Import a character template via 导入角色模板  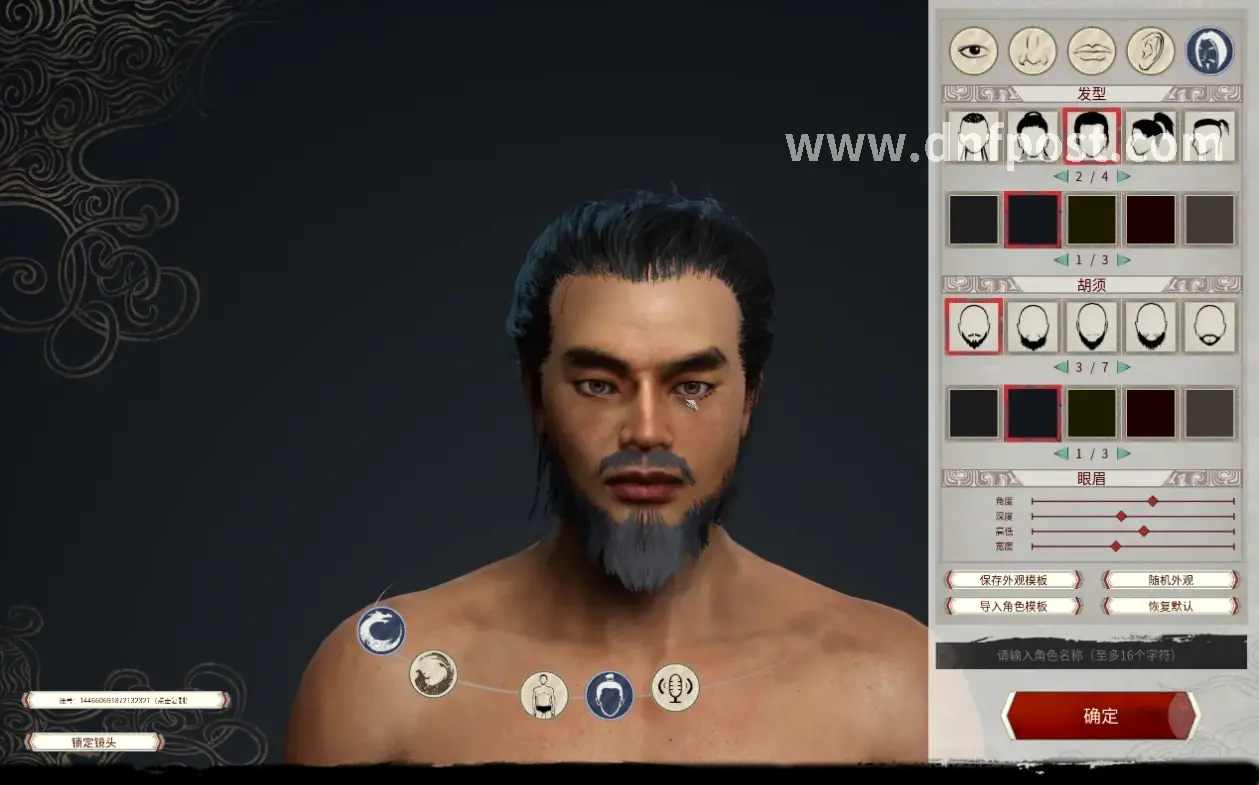pos(1013,606)
